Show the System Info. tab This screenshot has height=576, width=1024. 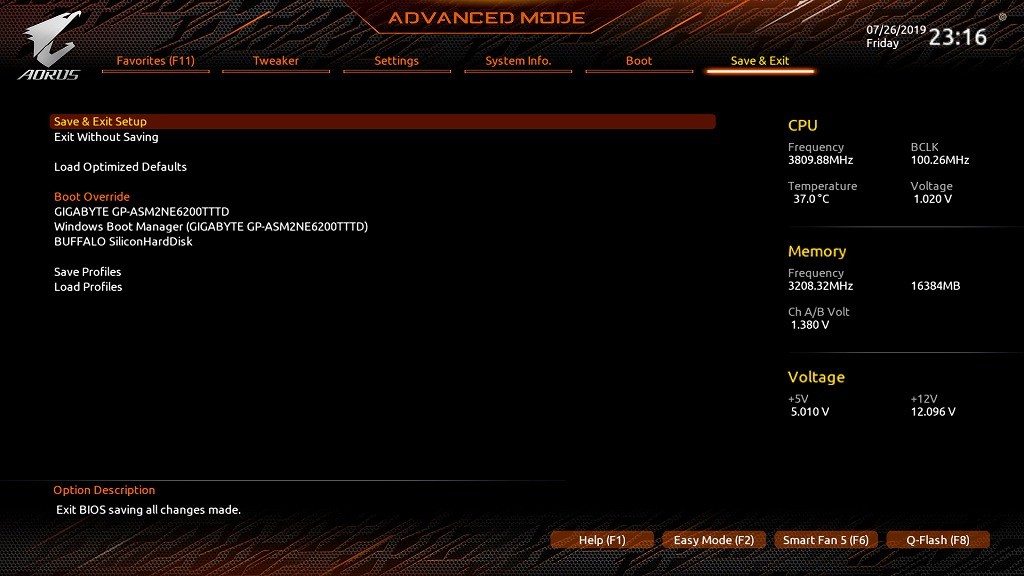pos(518,61)
